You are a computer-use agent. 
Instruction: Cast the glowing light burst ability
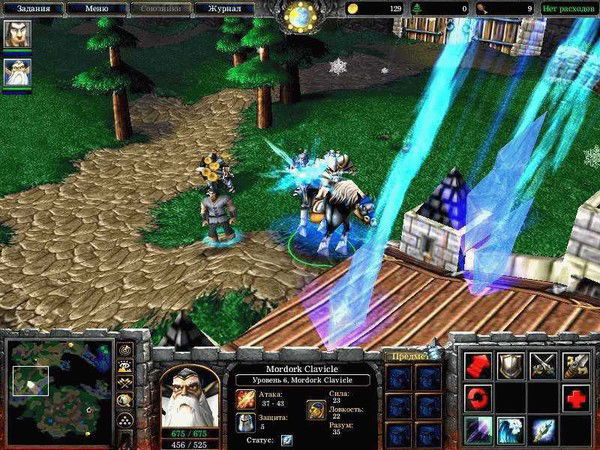coord(544,431)
